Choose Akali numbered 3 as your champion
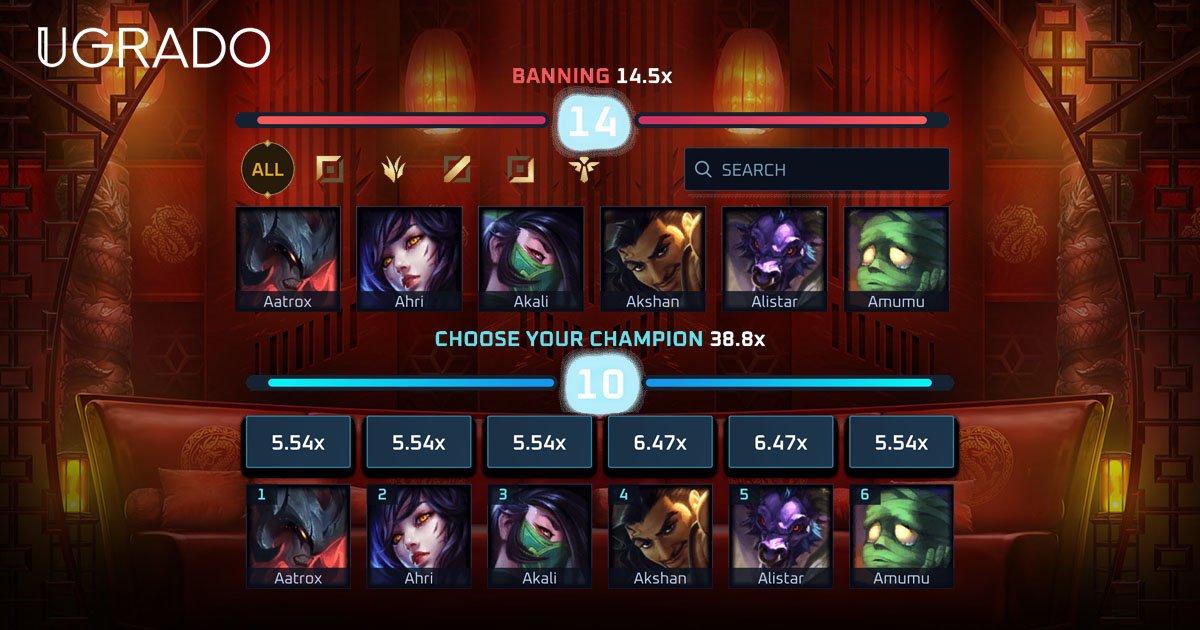1200x630 pixels. click(x=539, y=535)
